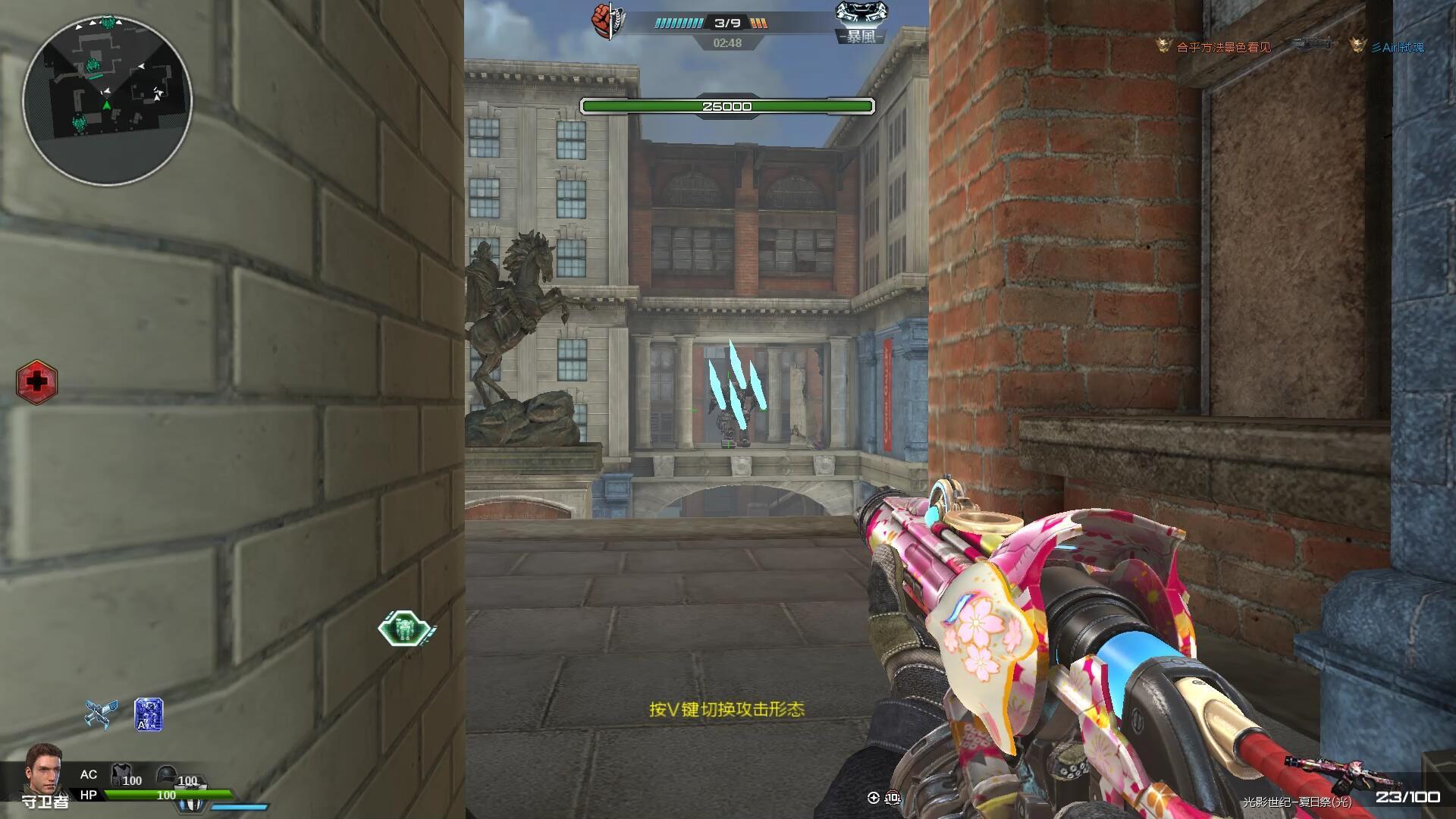
Task: Click the helmet armor icon
Action: (166, 775)
